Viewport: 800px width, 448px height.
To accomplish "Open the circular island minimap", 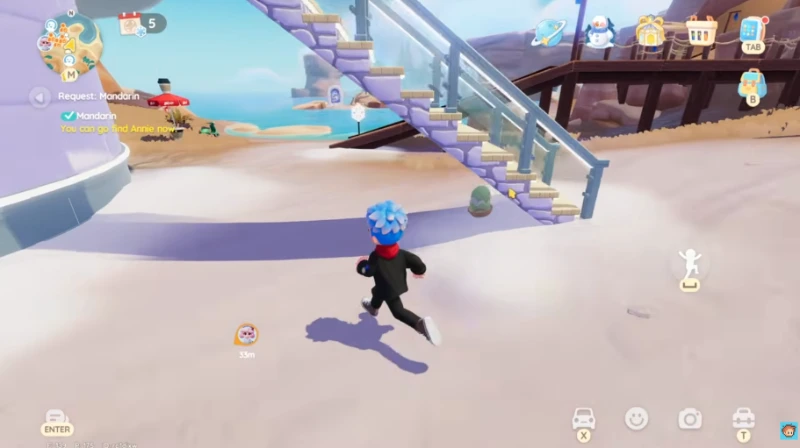I will [x=69, y=44].
